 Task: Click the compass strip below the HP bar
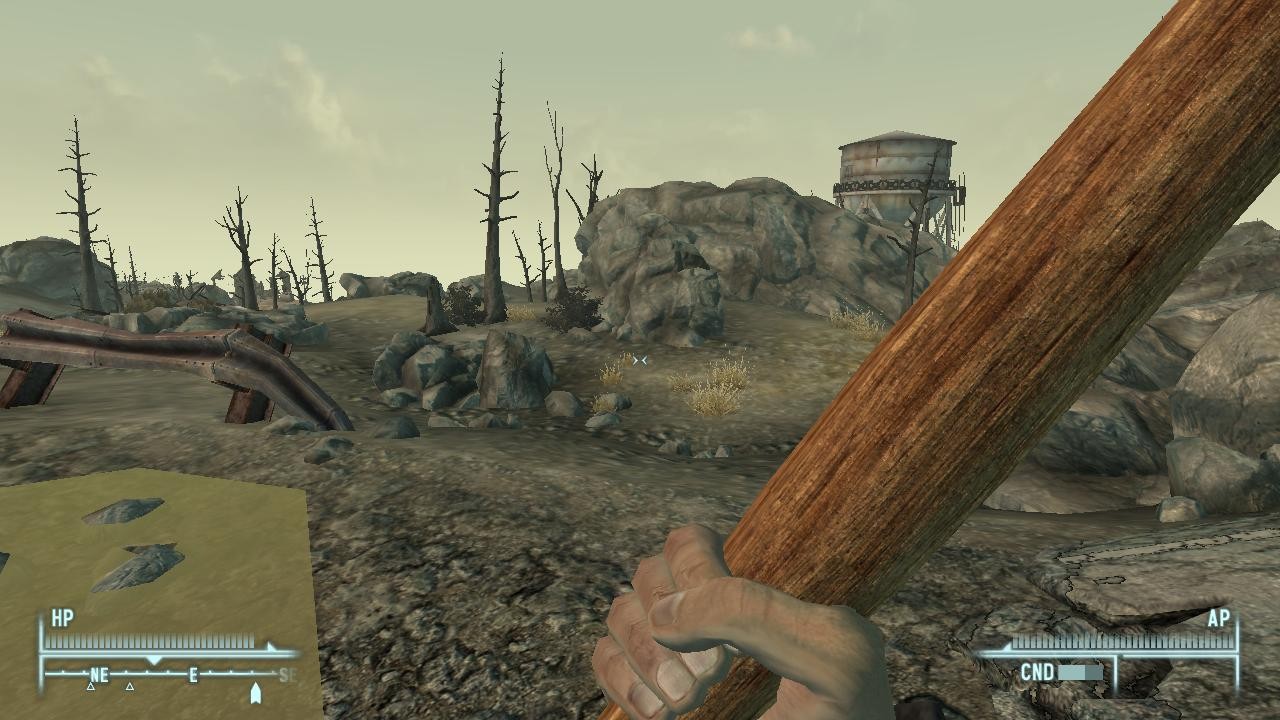(160, 673)
